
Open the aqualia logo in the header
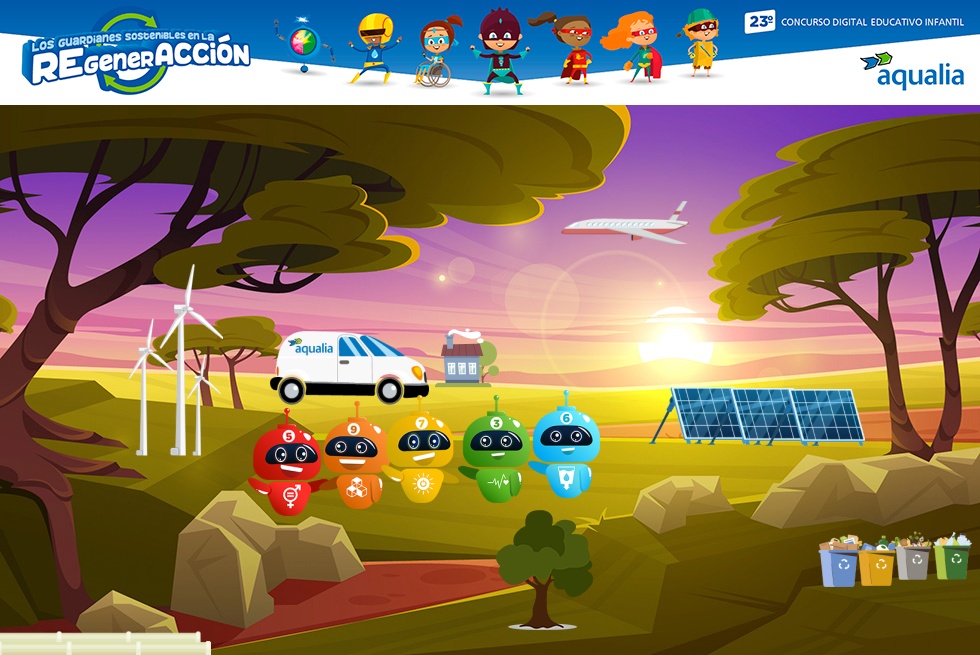912,70
